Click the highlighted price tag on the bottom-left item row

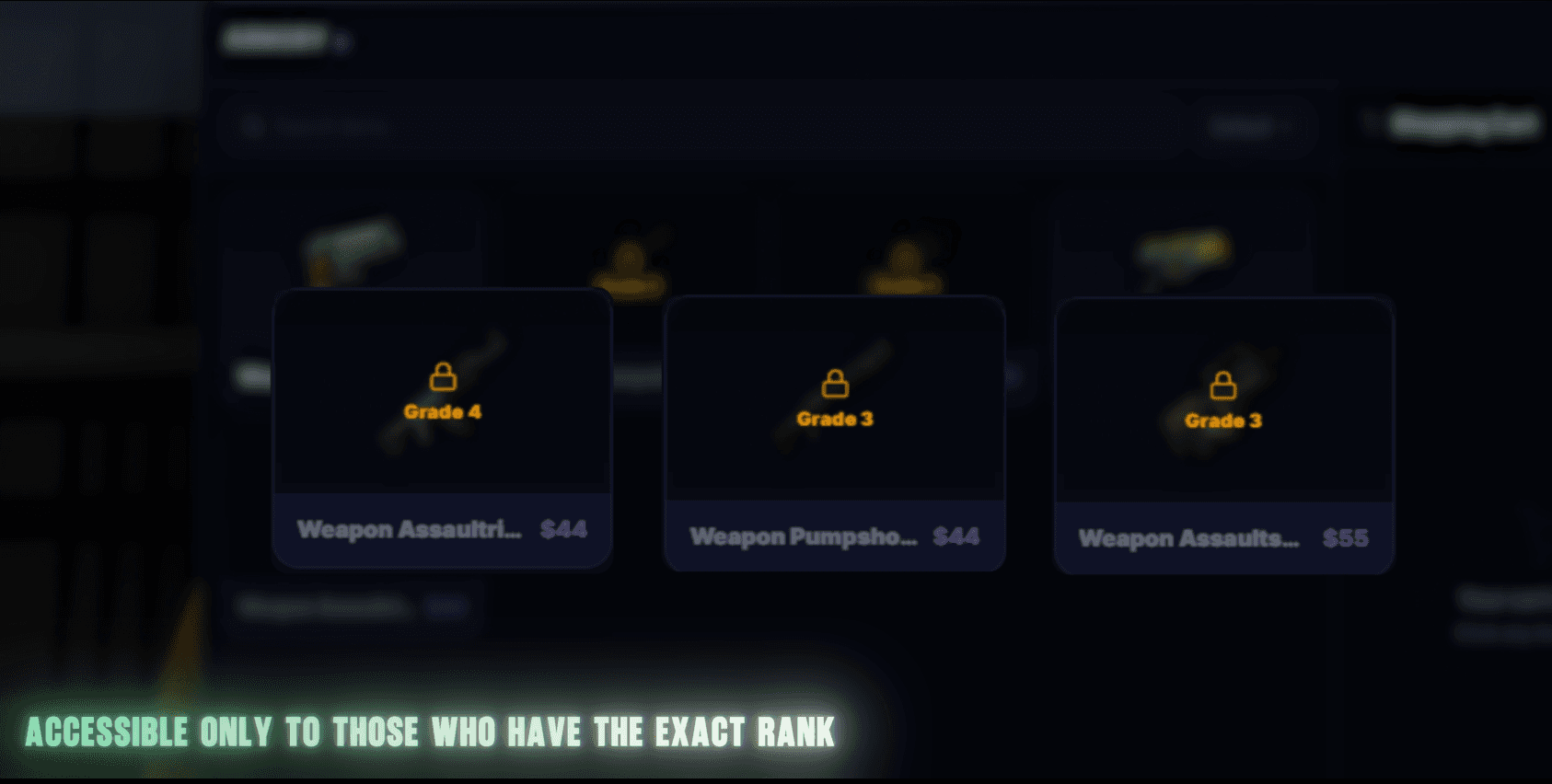(x=448, y=608)
